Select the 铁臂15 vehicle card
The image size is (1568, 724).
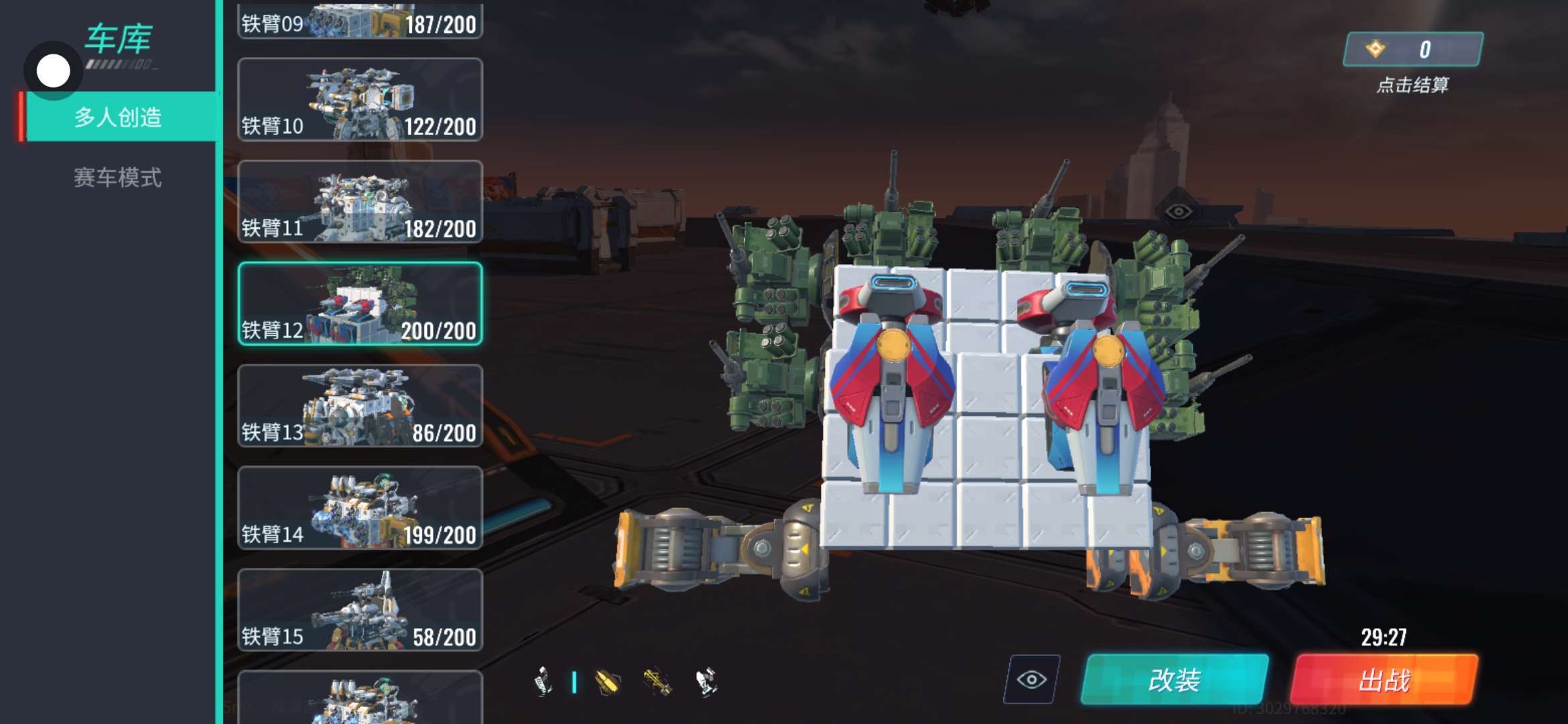360,610
